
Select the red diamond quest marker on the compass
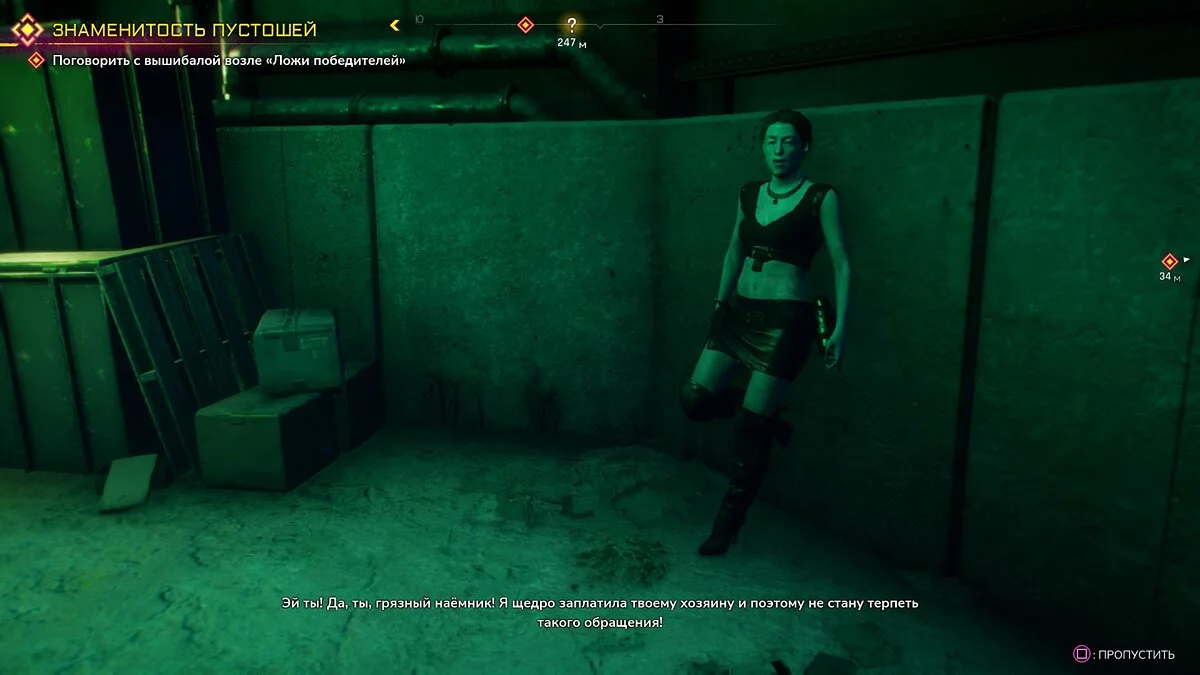pos(525,25)
